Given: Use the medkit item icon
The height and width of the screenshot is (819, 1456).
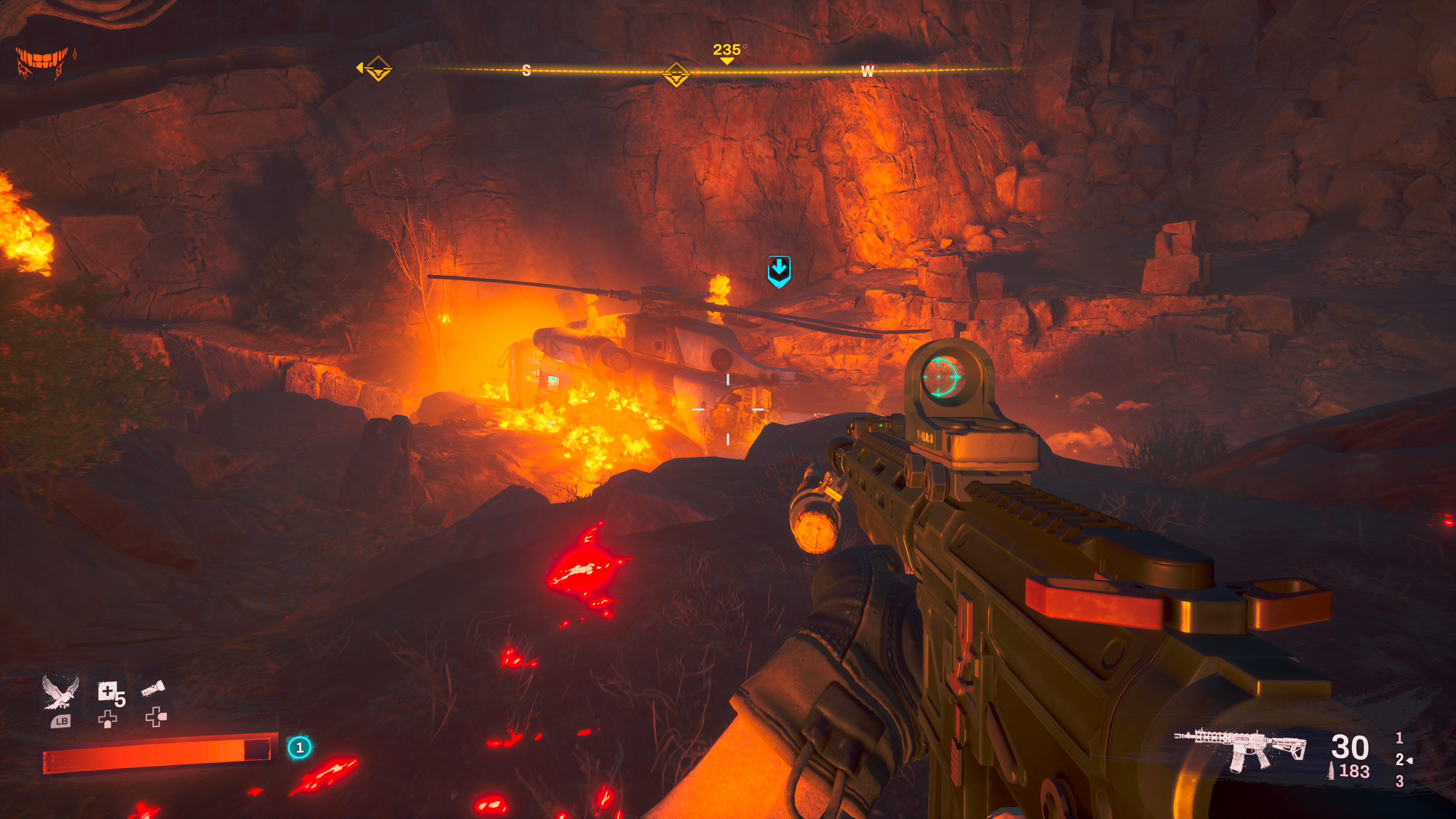Looking at the screenshot, I should click(x=109, y=692).
